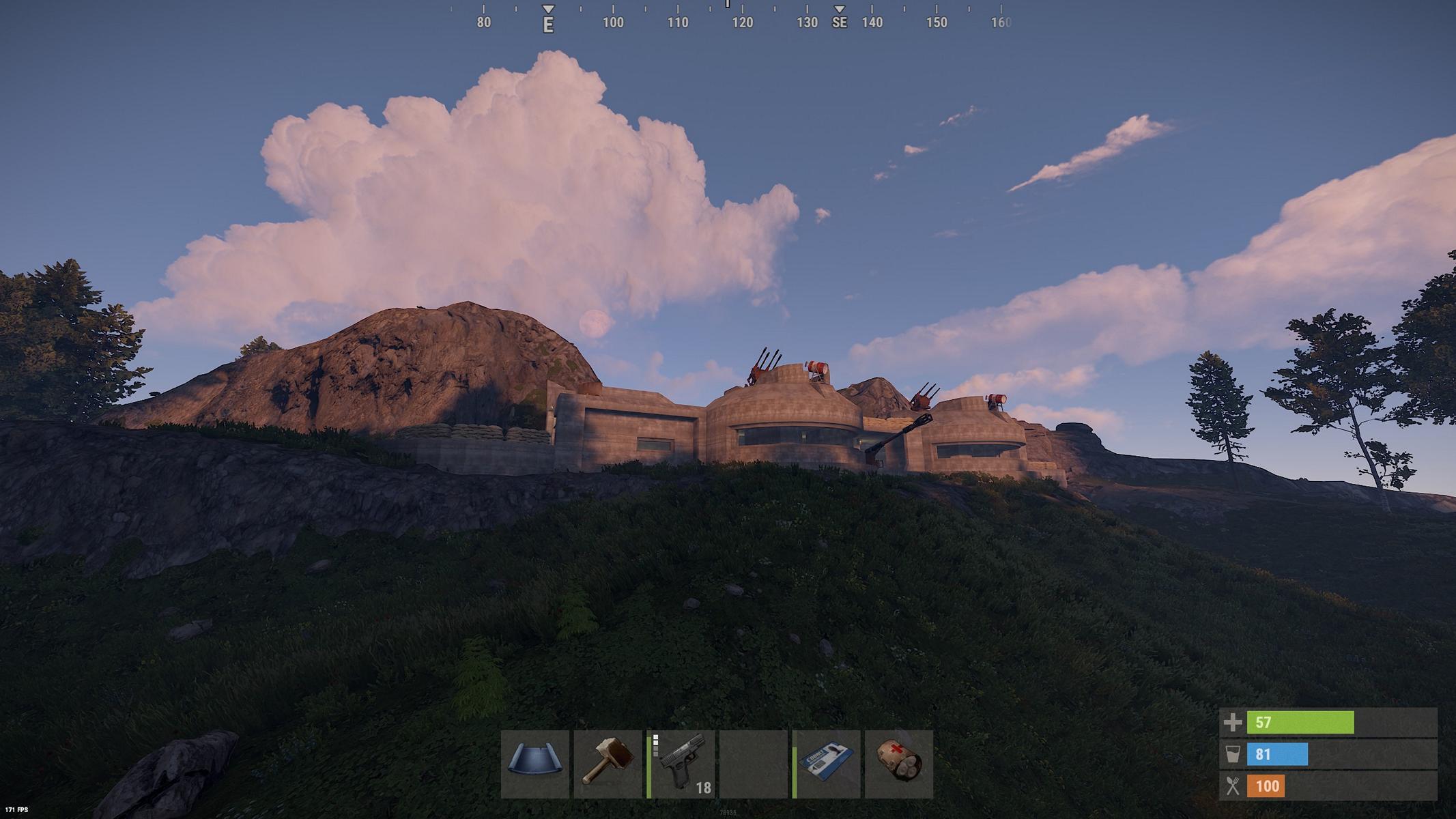Equip the hammer from the hotbar

(608, 764)
